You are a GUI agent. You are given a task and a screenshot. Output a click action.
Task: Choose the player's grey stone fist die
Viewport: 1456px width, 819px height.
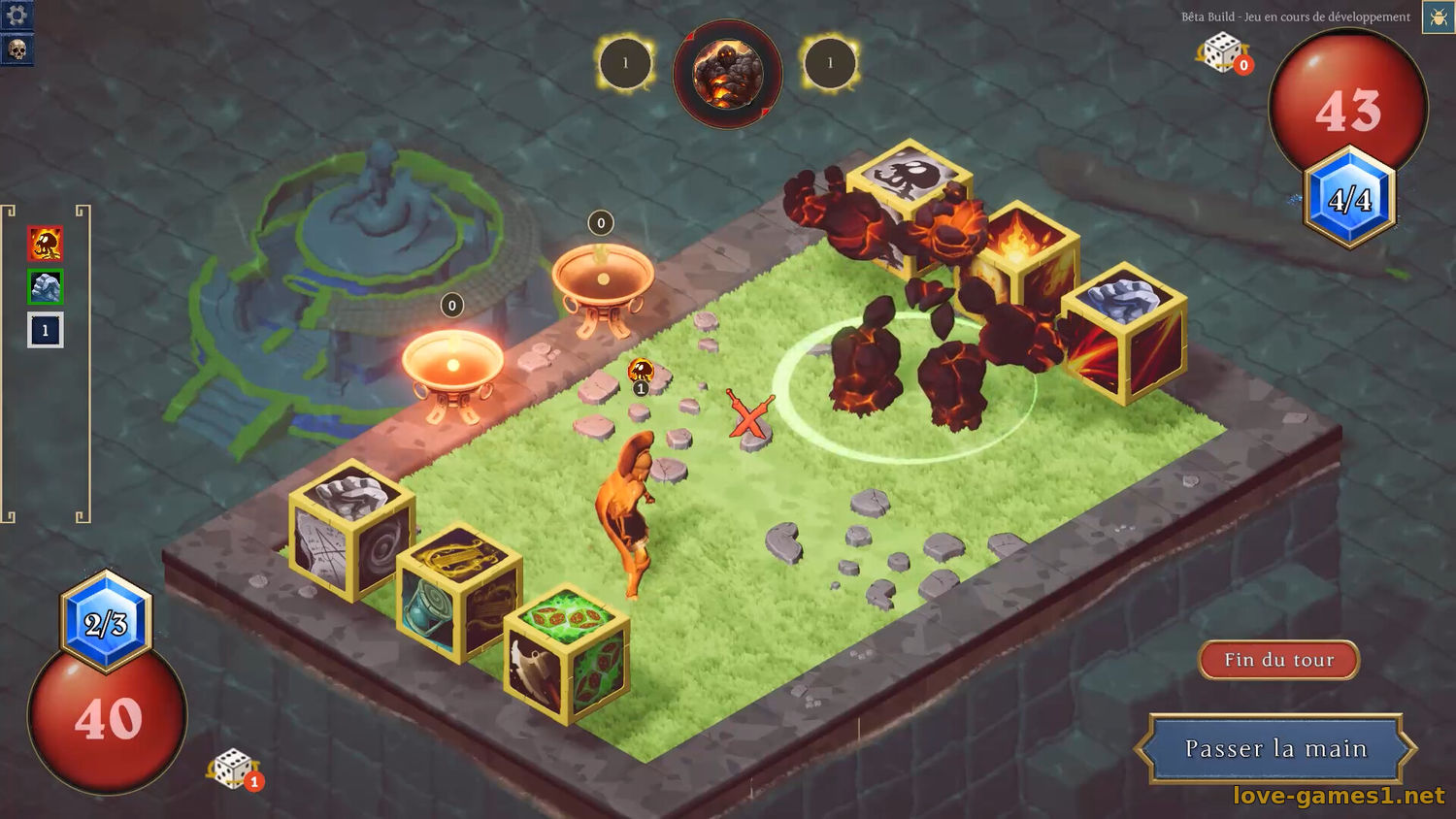pos(351,529)
